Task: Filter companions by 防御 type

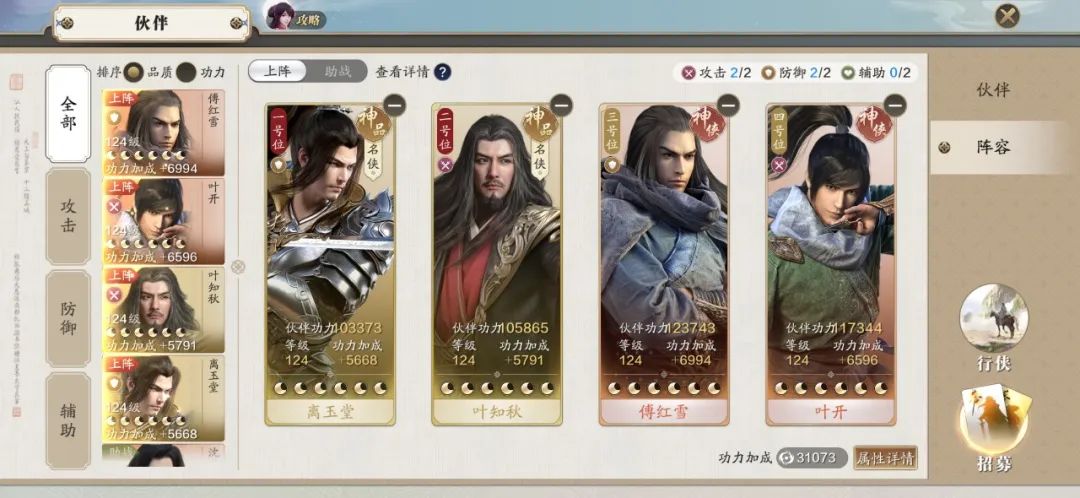Action: coord(68,317)
